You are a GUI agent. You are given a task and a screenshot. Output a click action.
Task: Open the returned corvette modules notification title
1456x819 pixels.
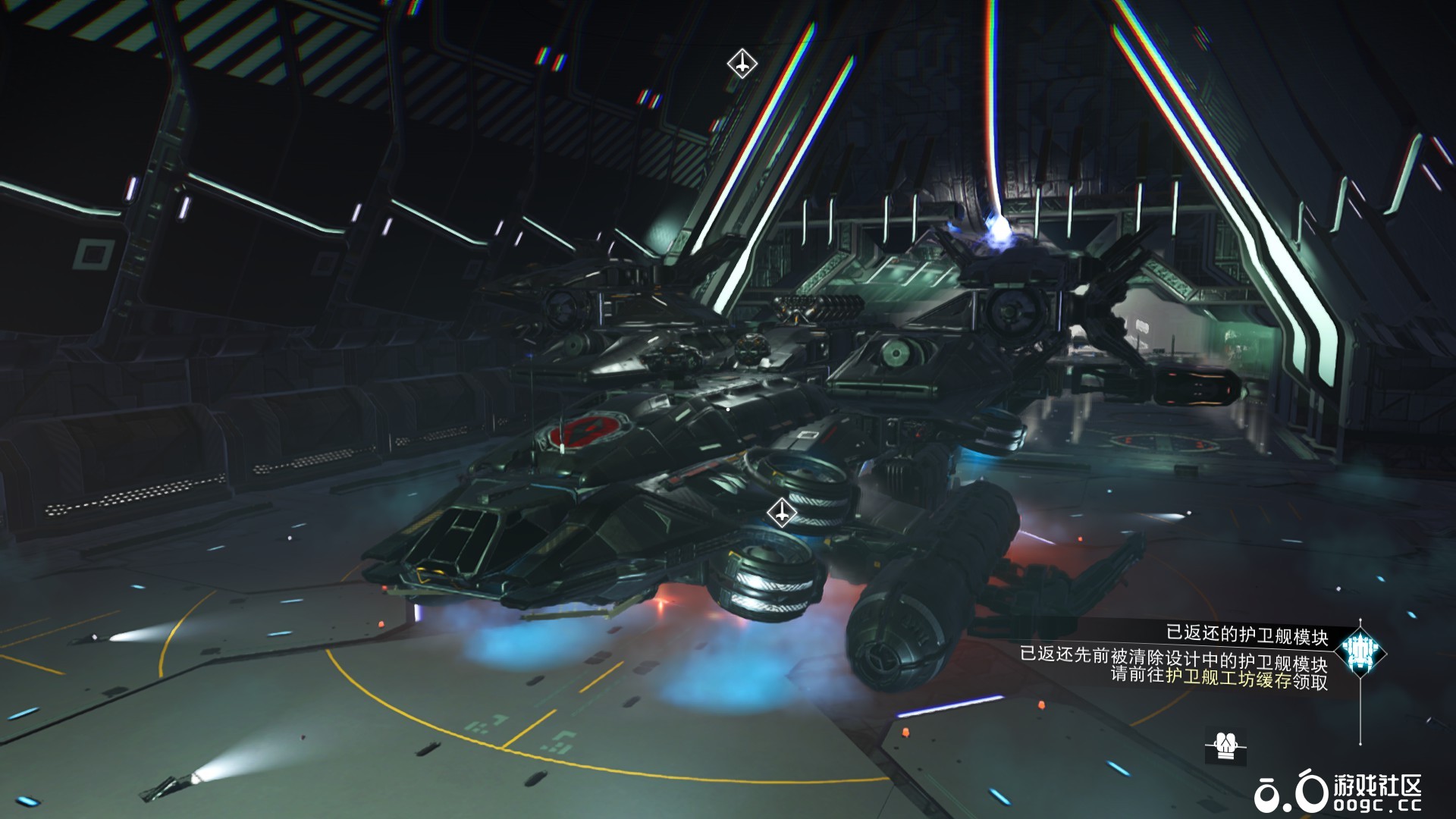click(x=1247, y=635)
